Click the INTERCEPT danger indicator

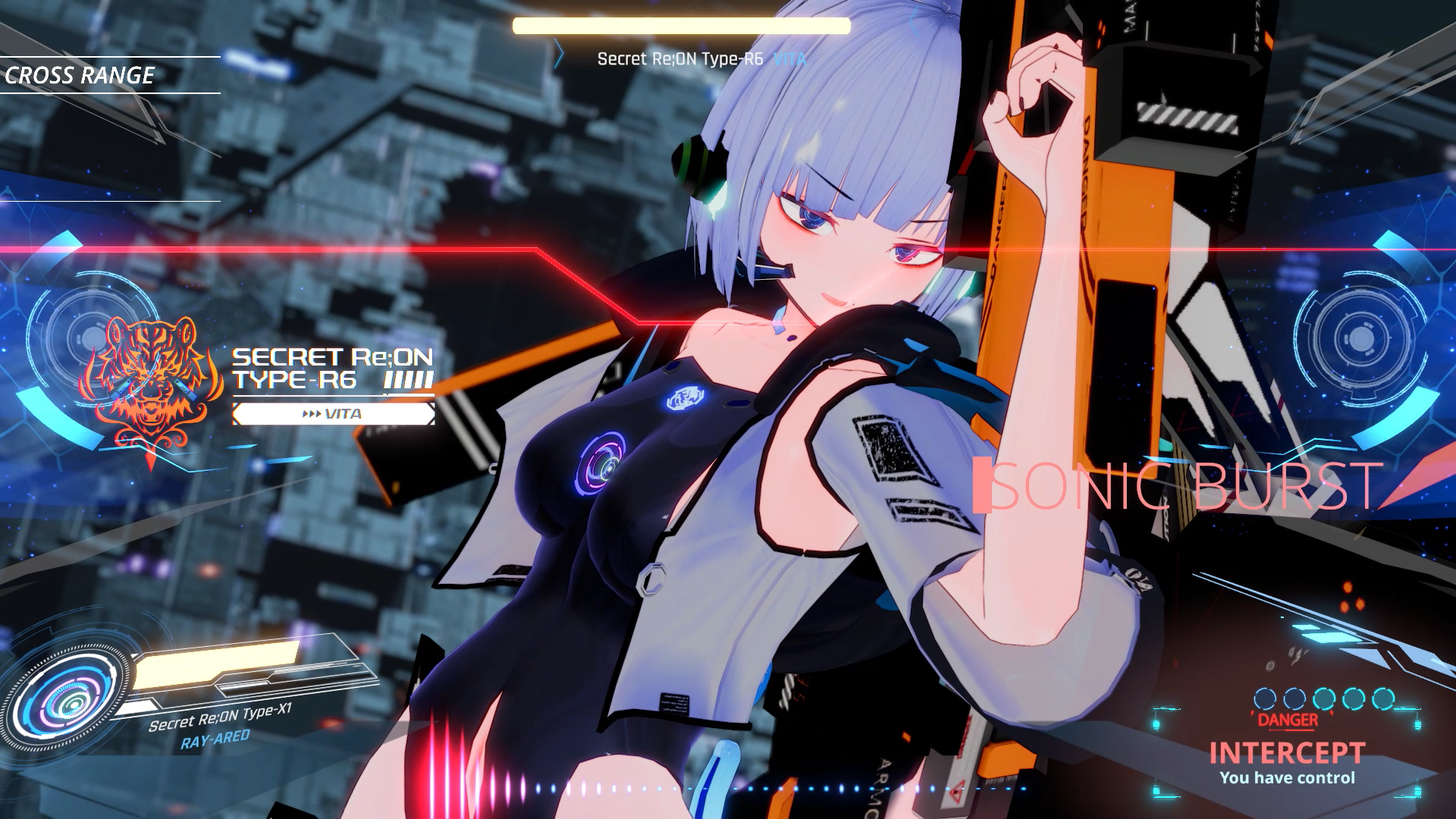[1287, 752]
